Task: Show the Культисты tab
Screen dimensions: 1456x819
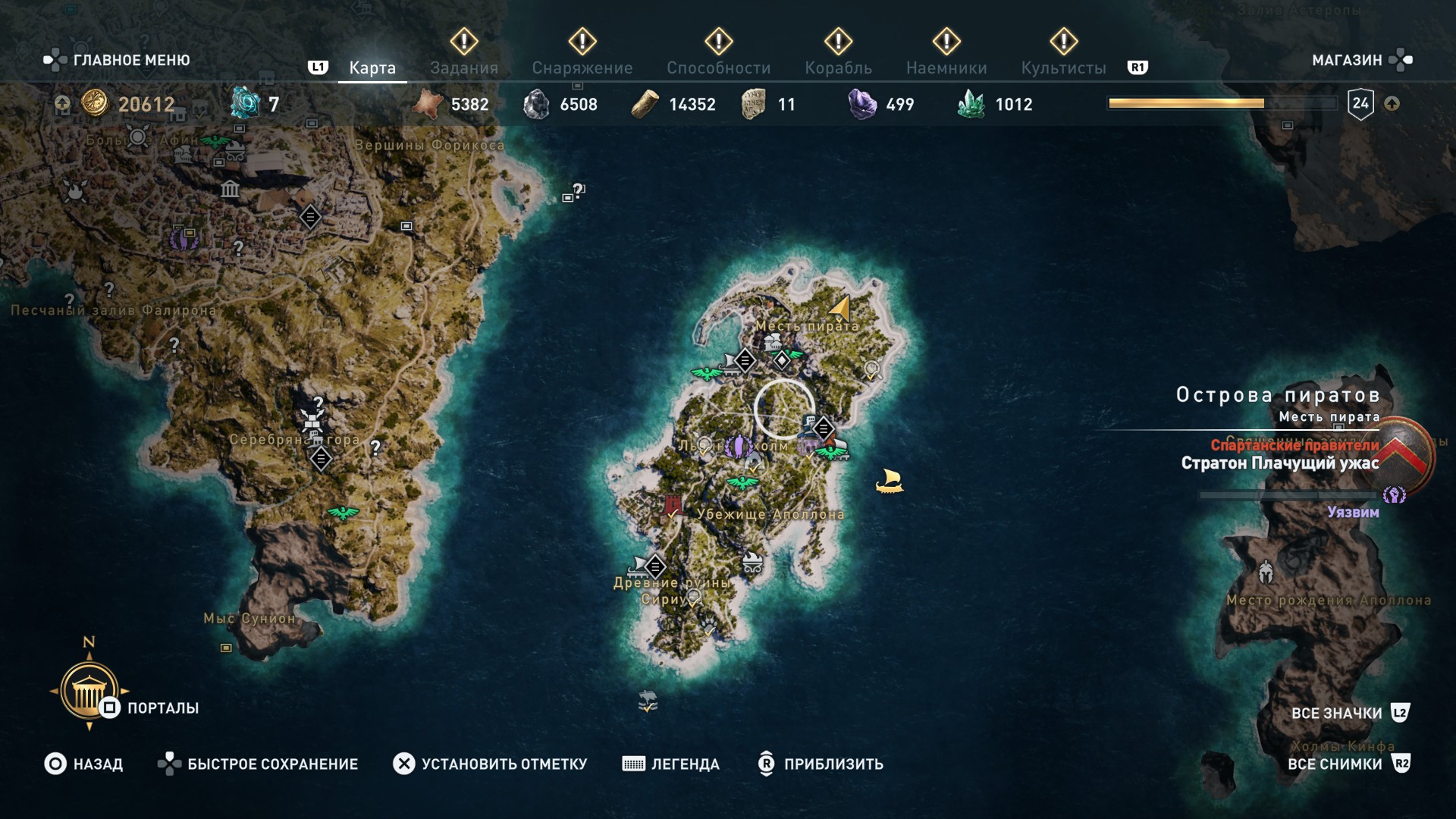Action: point(1063,67)
